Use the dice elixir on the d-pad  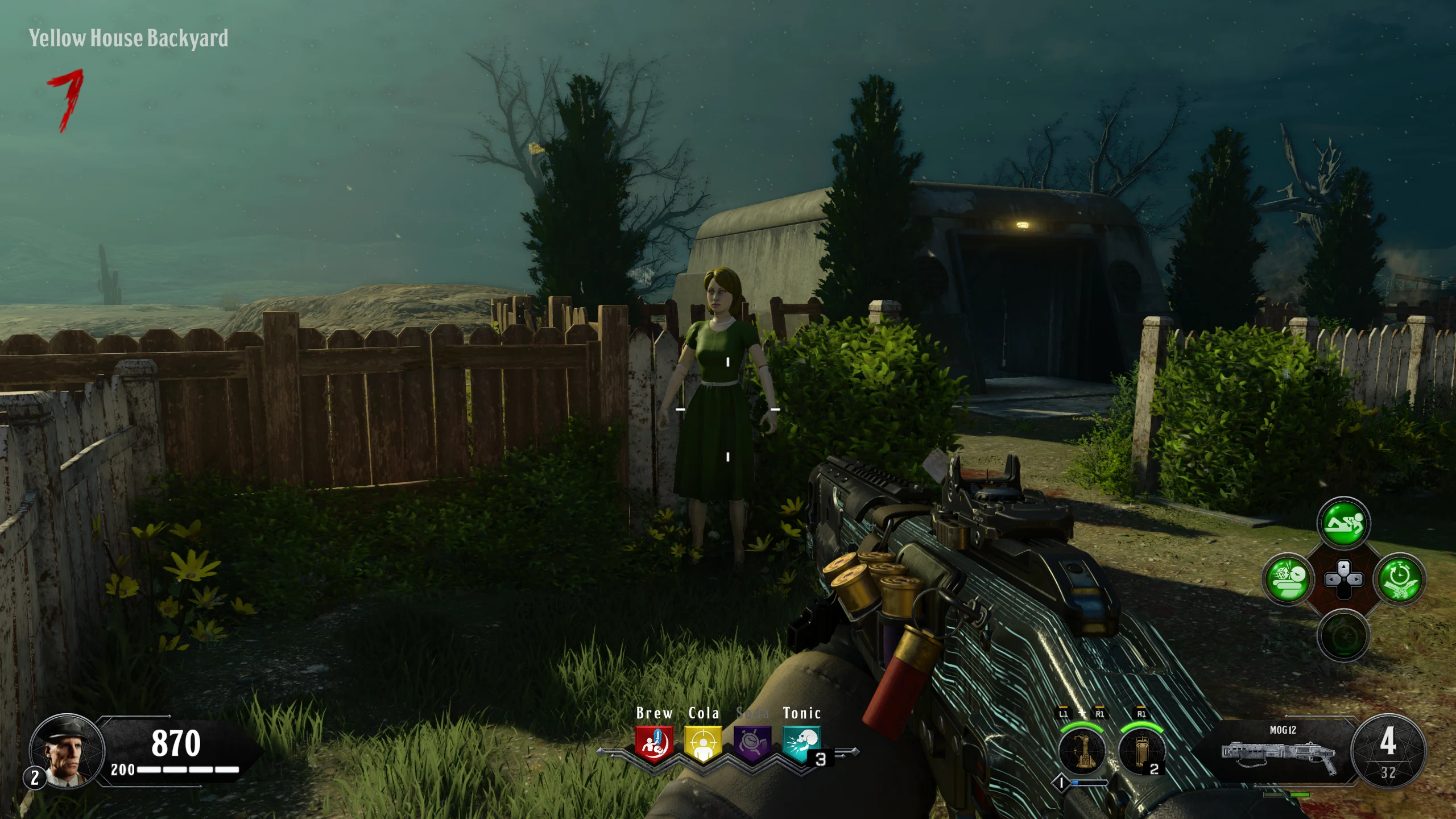[1287, 579]
